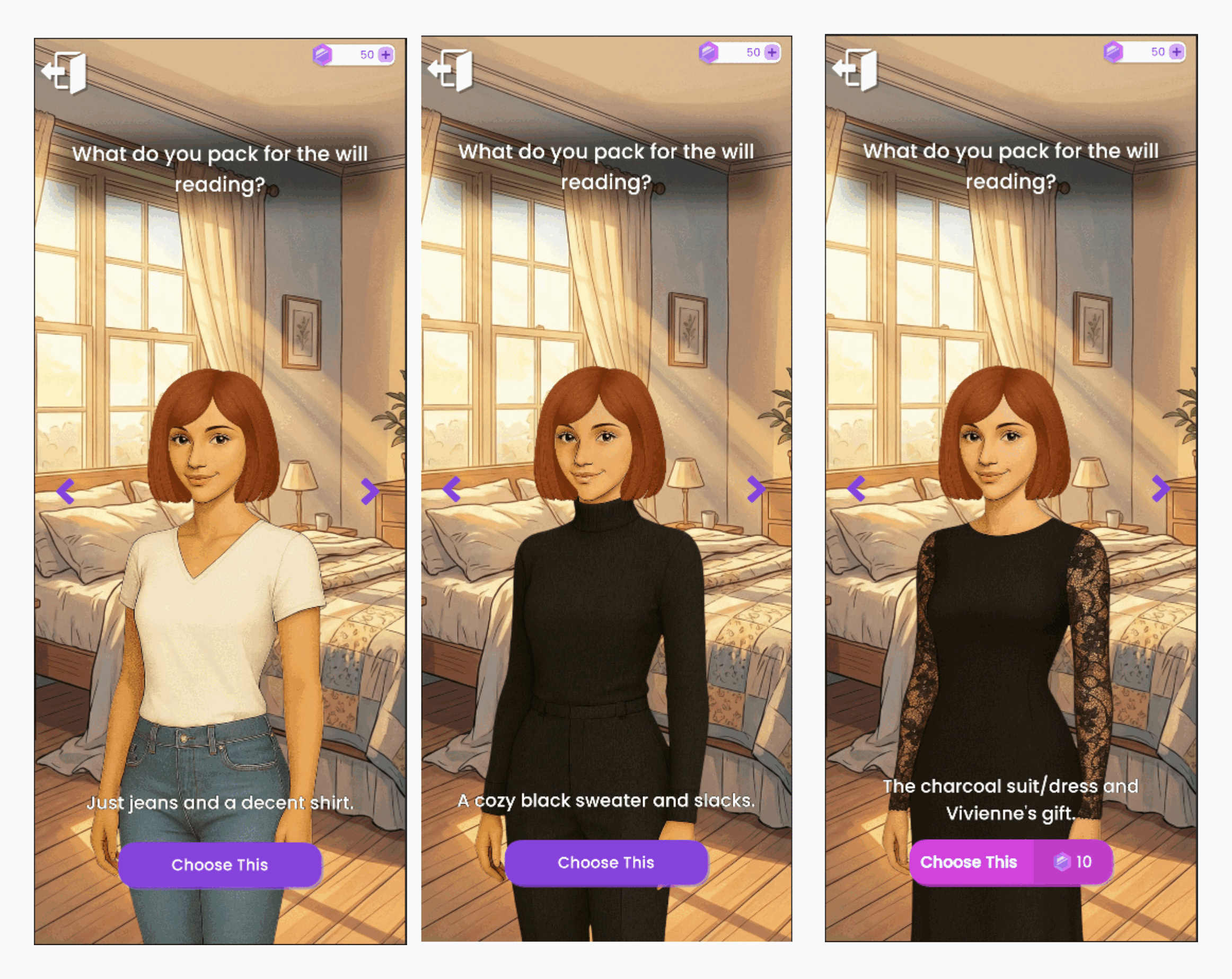Click the gem cost icon on the Choose This button
This screenshot has height=979, width=1232.
1062,863
